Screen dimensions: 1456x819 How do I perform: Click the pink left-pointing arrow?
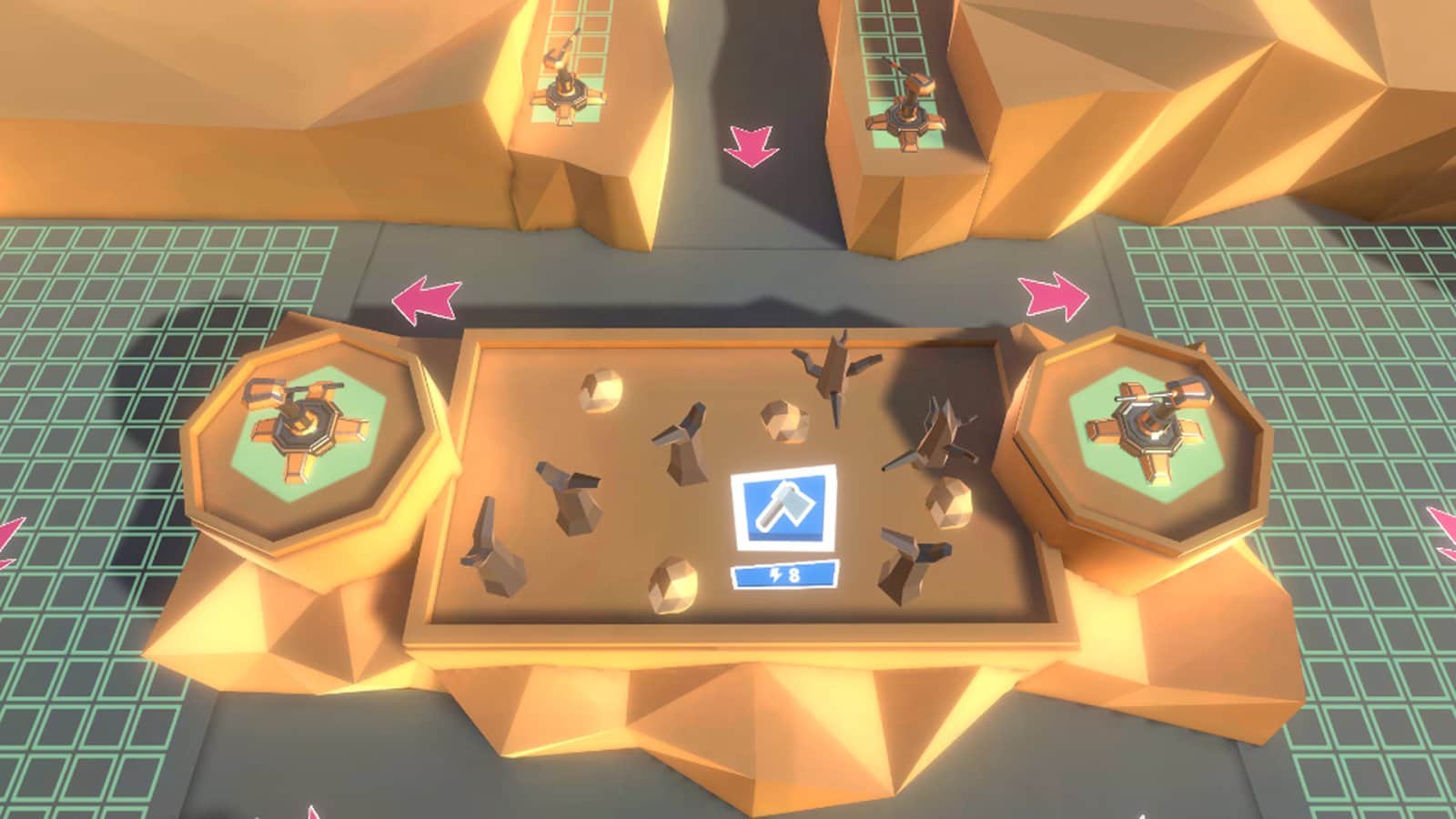(426, 296)
